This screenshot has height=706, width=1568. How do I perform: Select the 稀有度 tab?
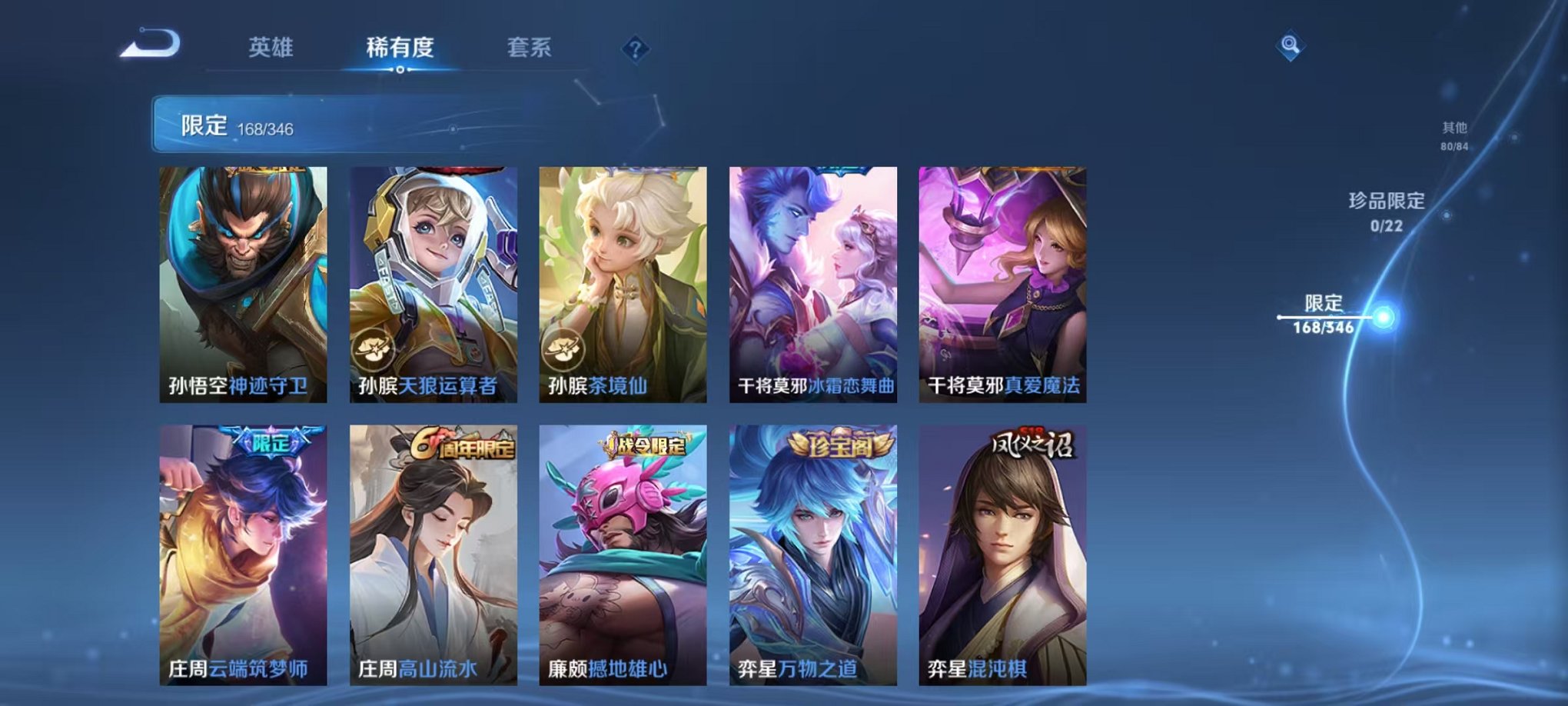pos(399,48)
